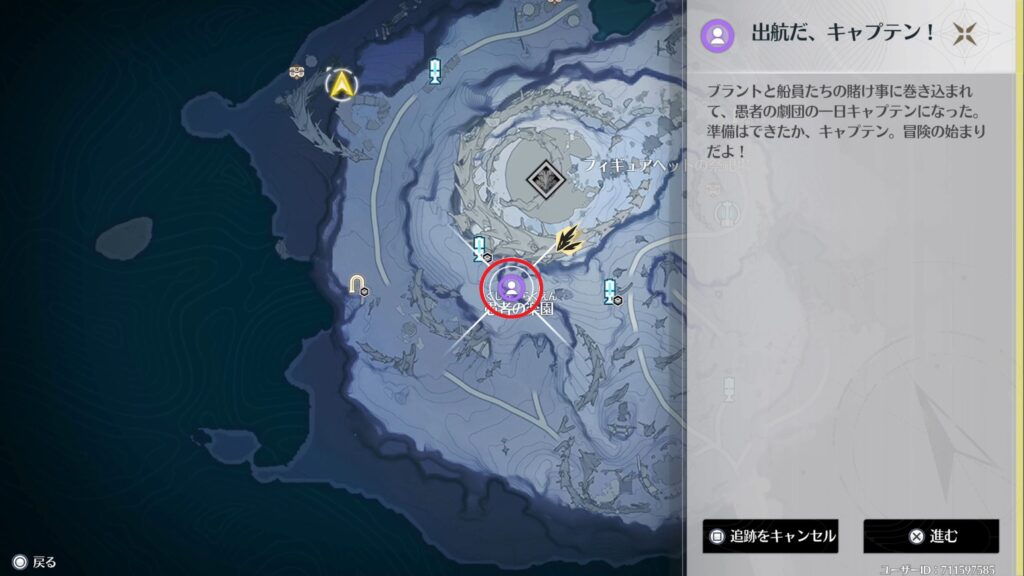Image resolution: width=1024 pixels, height=576 pixels.
Task: Select the teleport beacon nearest the player arrow
Action: [x=434, y=70]
